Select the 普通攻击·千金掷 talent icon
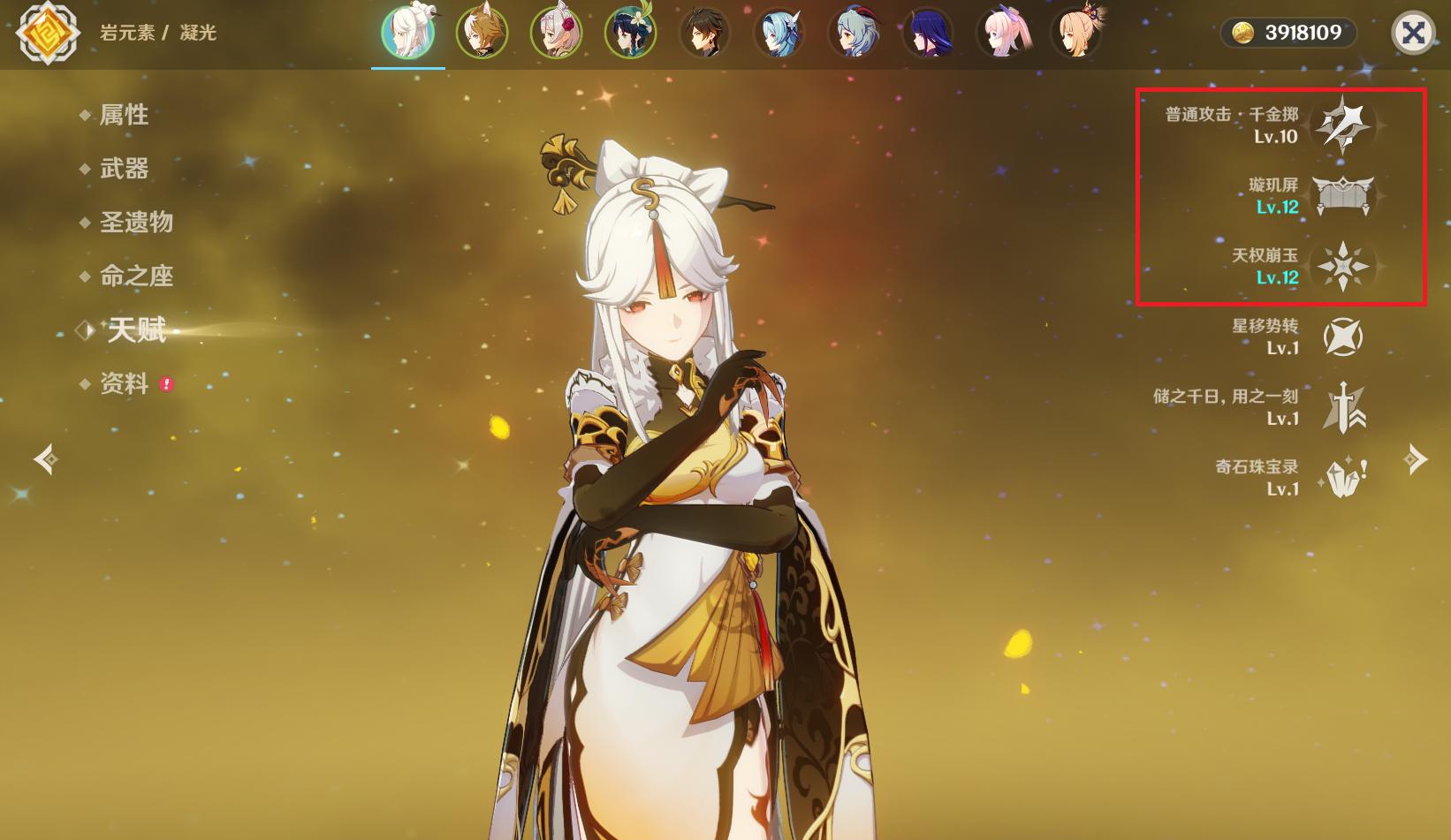Screen dimensions: 1451x840 click(1342, 125)
